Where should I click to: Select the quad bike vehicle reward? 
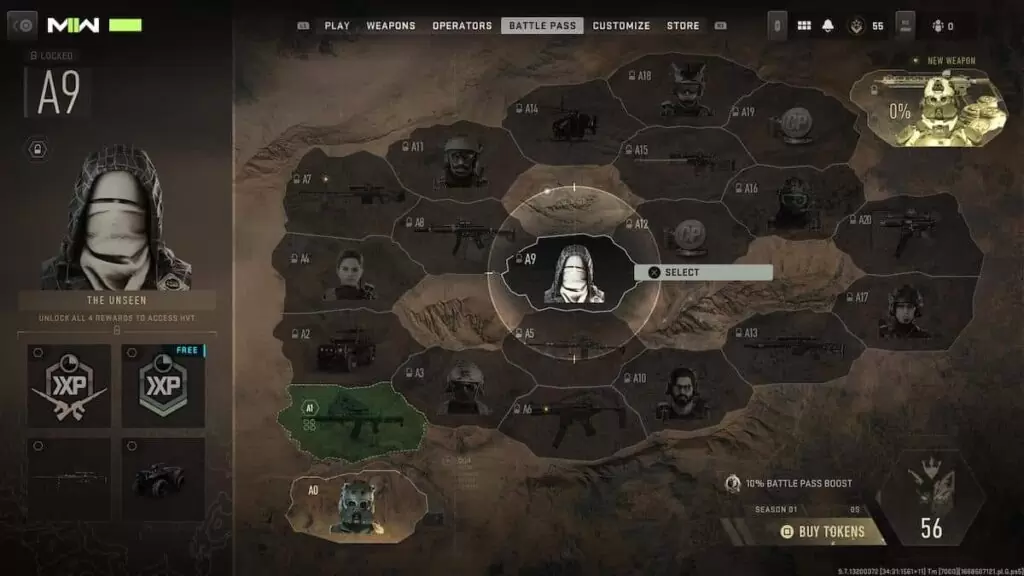coord(163,478)
